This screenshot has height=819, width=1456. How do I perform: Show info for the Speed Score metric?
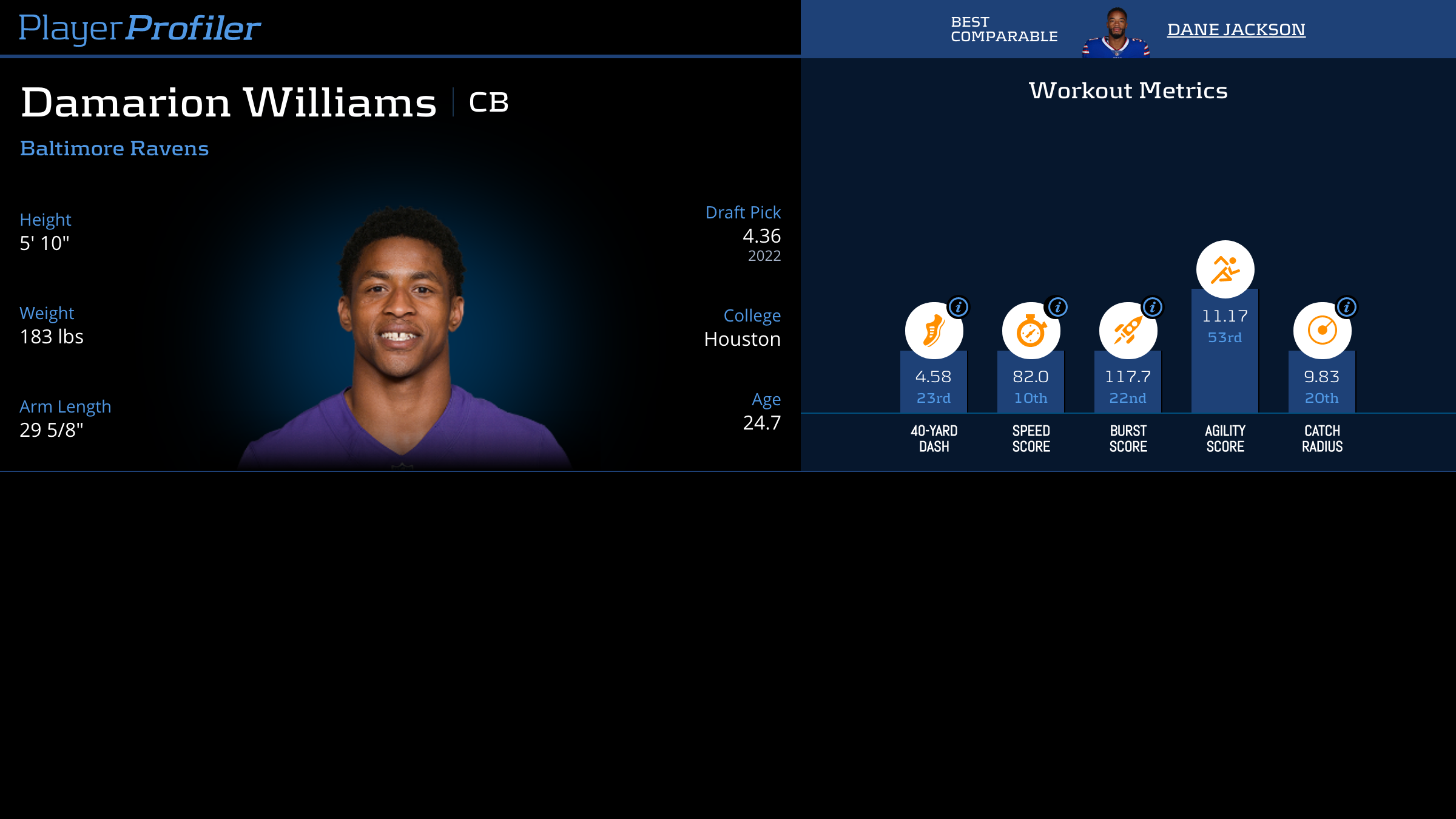pyautogui.click(x=1057, y=307)
